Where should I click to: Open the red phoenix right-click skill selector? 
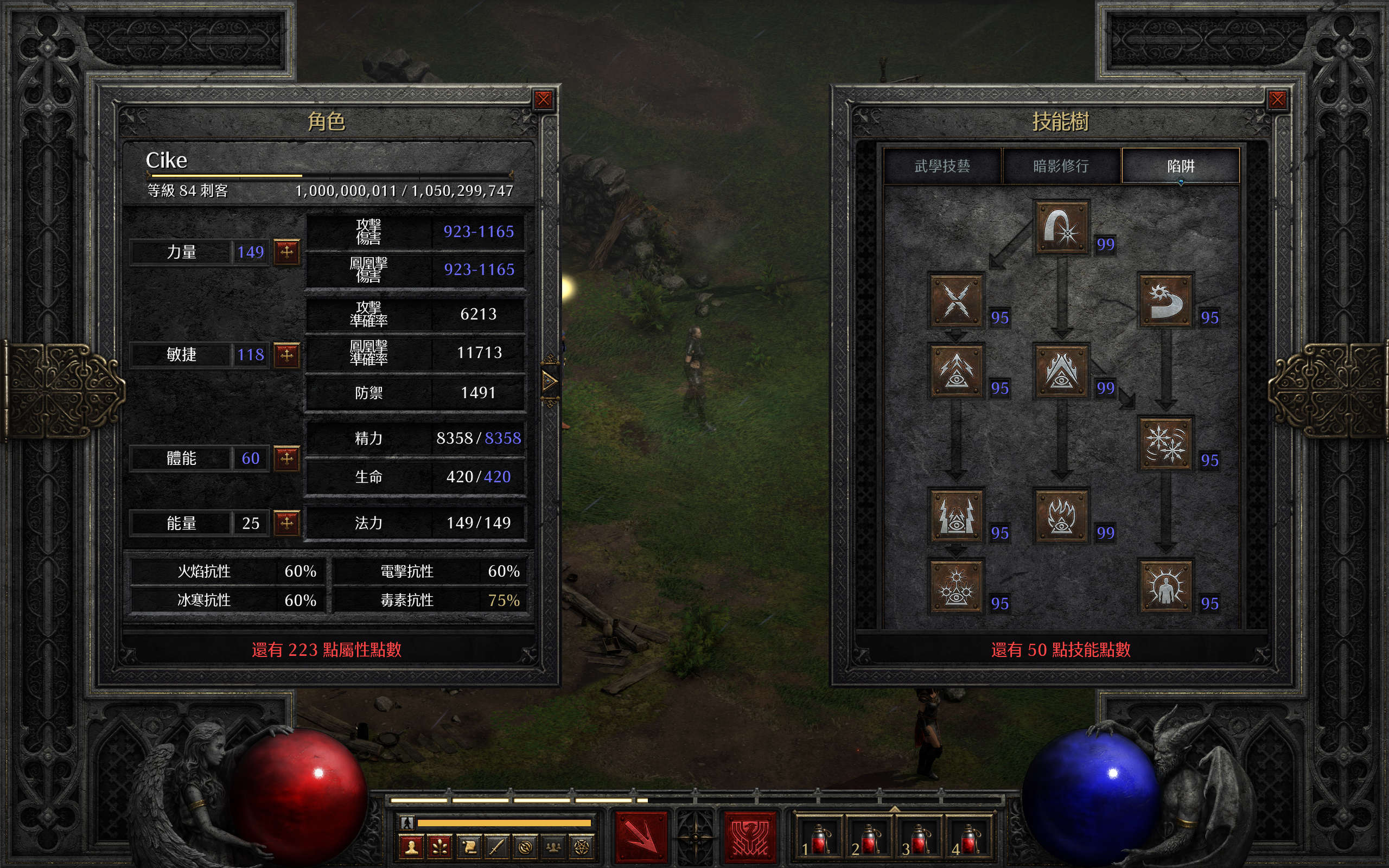[x=749, y=837]
